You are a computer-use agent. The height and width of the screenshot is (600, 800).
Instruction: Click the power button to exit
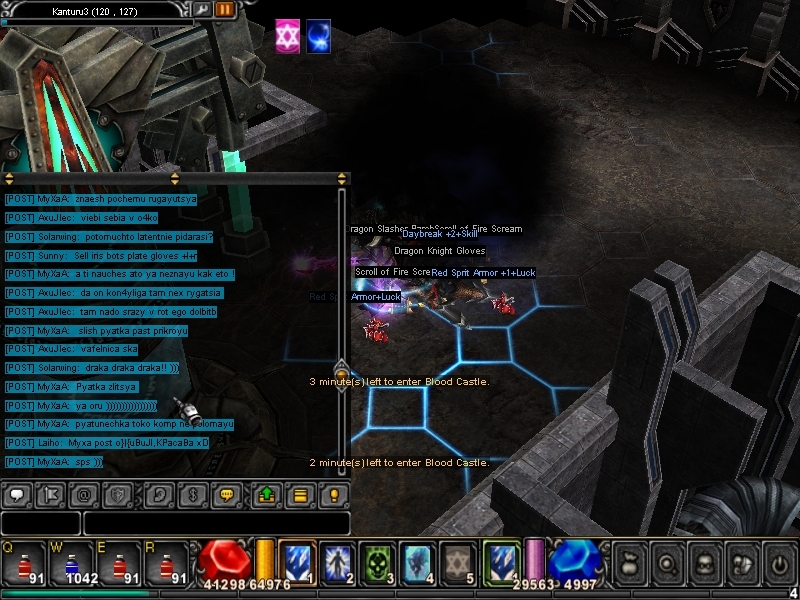coord(777,563)
